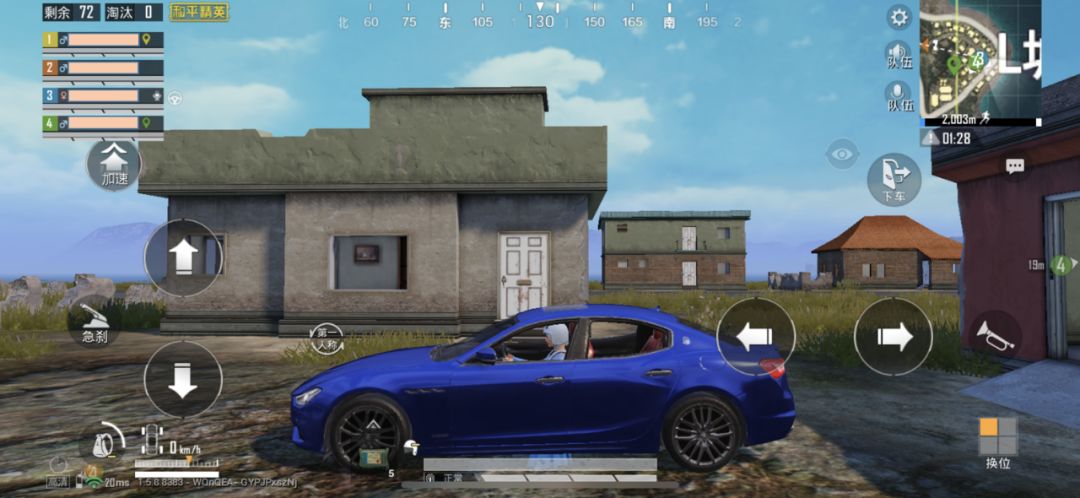1080x498 pixels.
Task: Activate the 加速 boost button
Action: point(115,164)
